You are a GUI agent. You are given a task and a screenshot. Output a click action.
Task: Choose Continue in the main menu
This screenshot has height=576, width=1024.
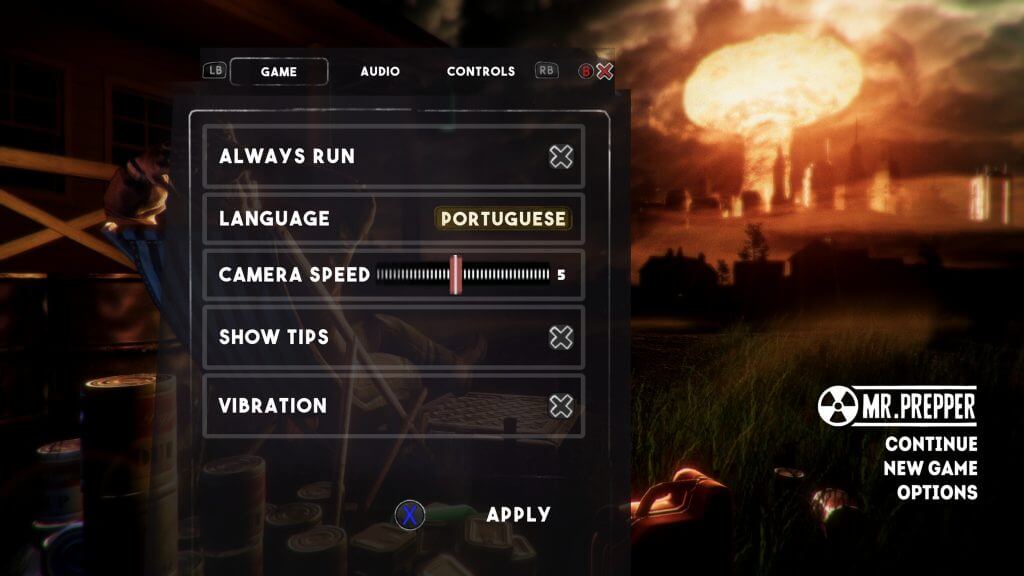coord(931,444)
